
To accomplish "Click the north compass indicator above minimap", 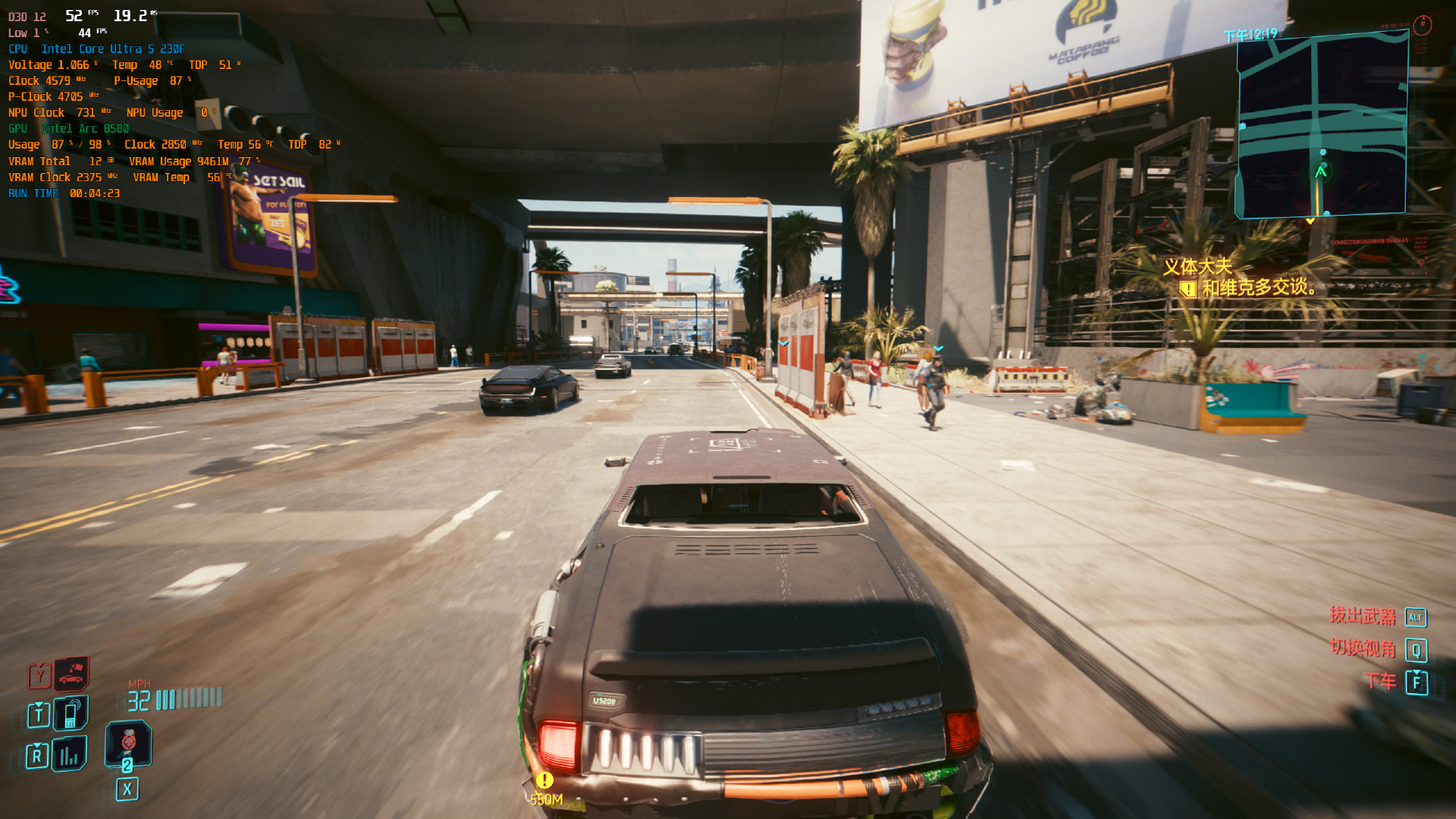I will pos(1423,24).
